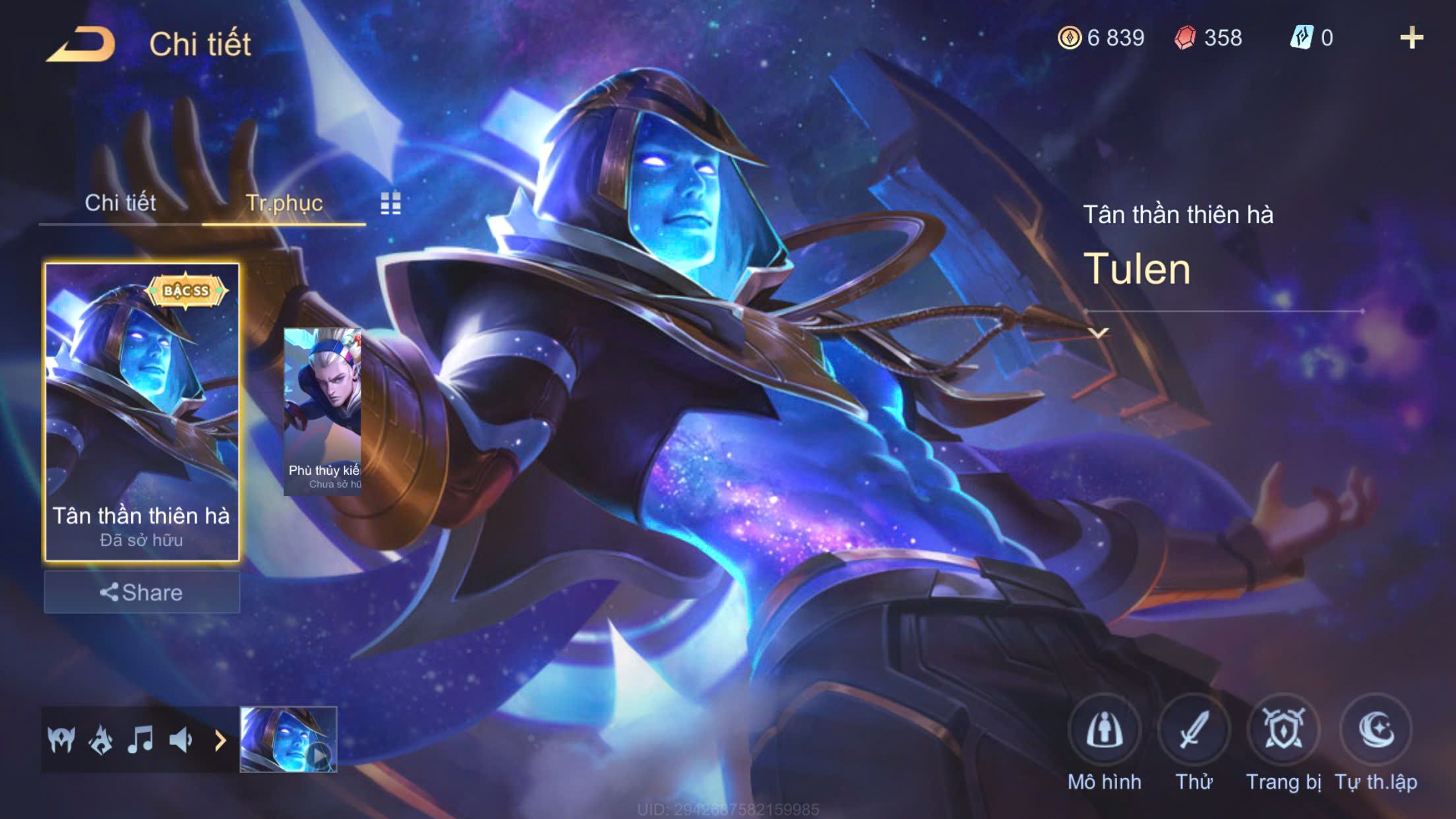Screen dimensions: 1456x819
Task: Select the flame effect icon
Action: (101, 740)
